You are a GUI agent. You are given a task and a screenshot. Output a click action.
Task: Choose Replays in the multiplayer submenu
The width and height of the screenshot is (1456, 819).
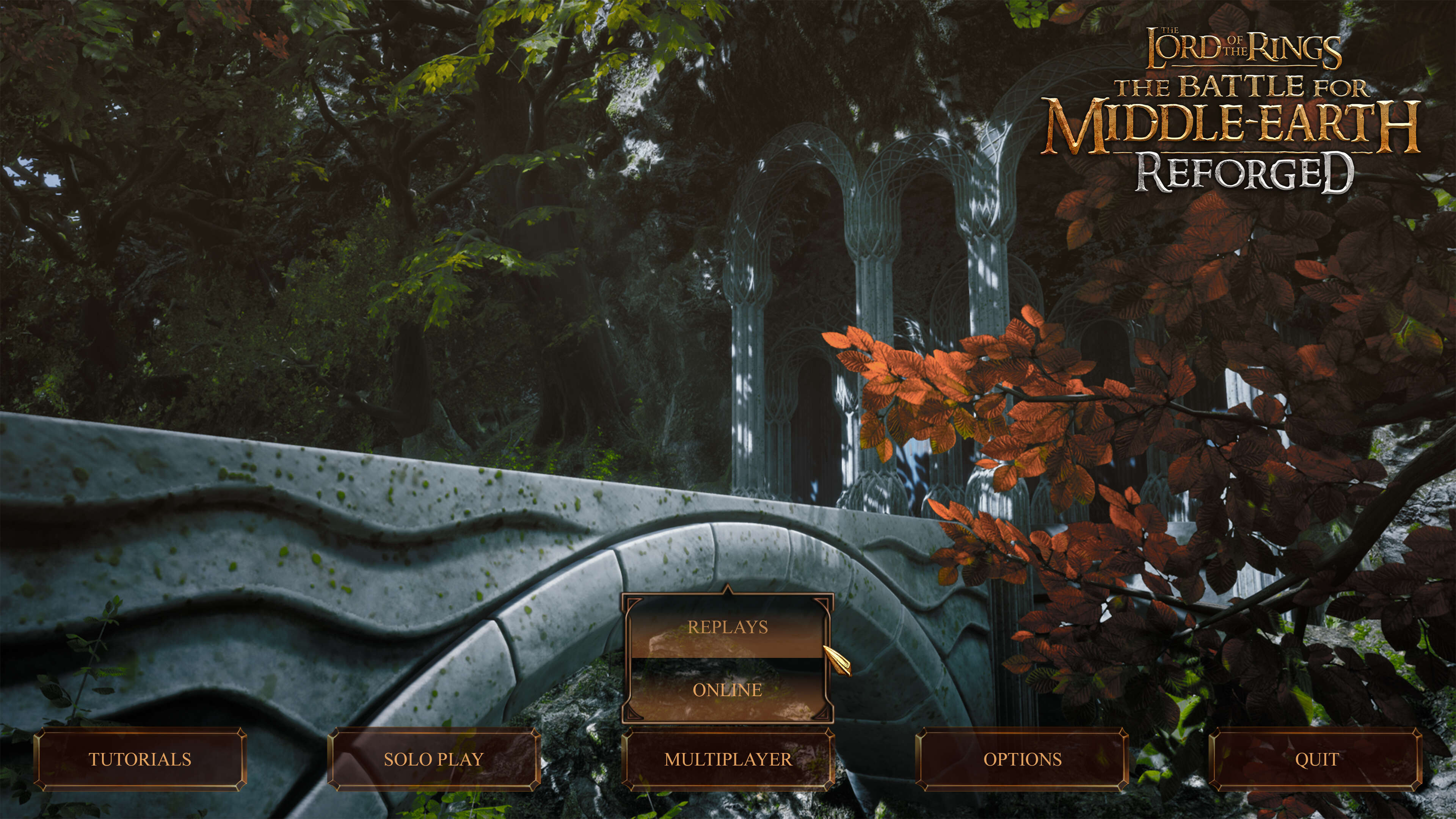[728, 628]
